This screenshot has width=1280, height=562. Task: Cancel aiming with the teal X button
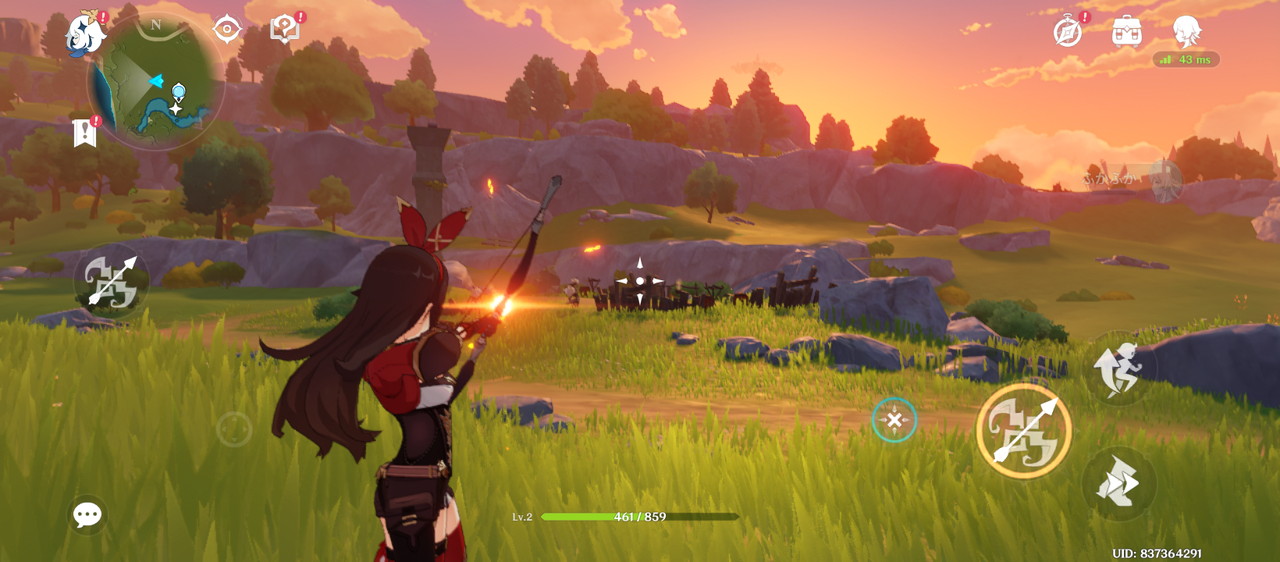(894, 420)
